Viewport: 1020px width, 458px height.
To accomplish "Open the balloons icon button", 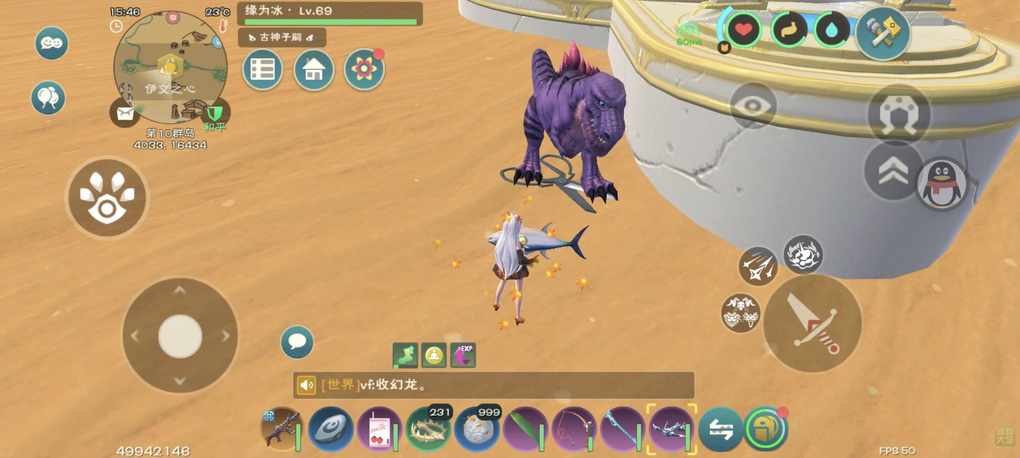I will point(48,98).
